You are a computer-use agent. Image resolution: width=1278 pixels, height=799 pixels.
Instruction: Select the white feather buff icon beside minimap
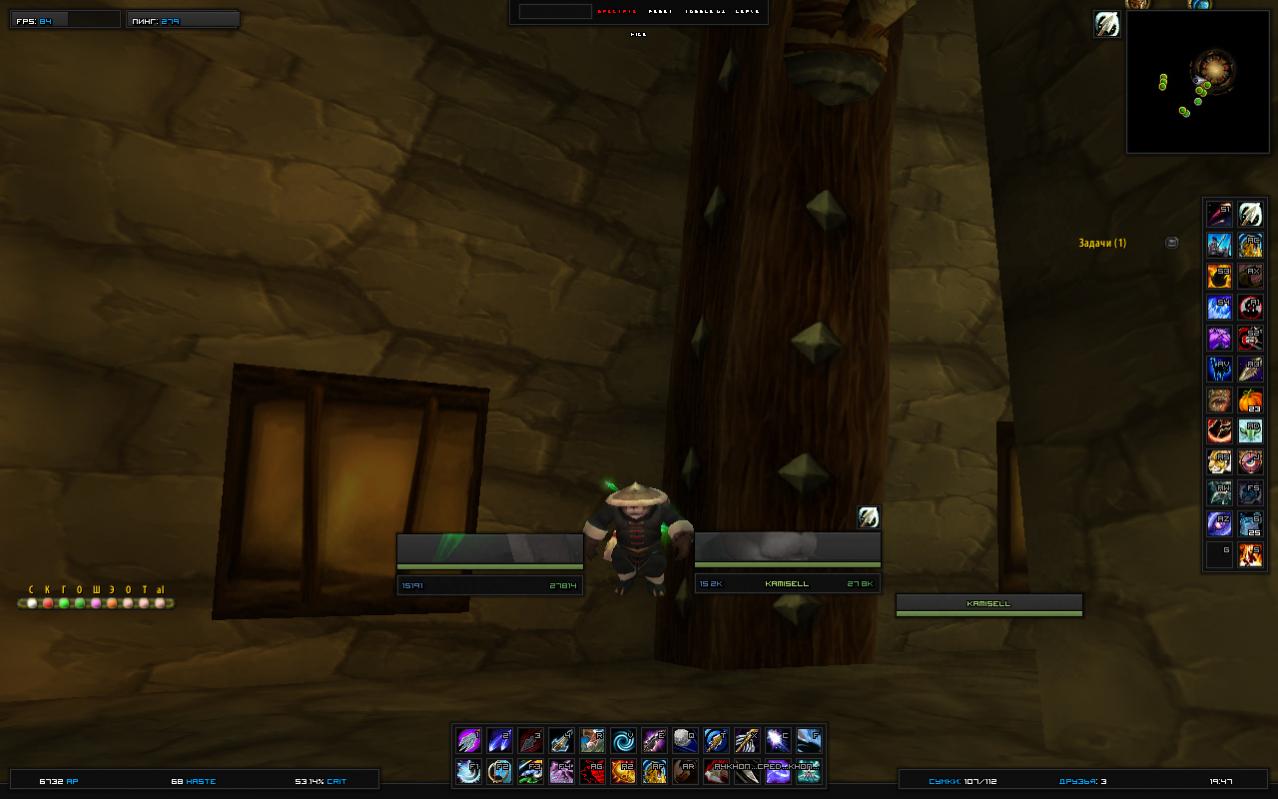pyautogui.click(x=1107, y=25)
